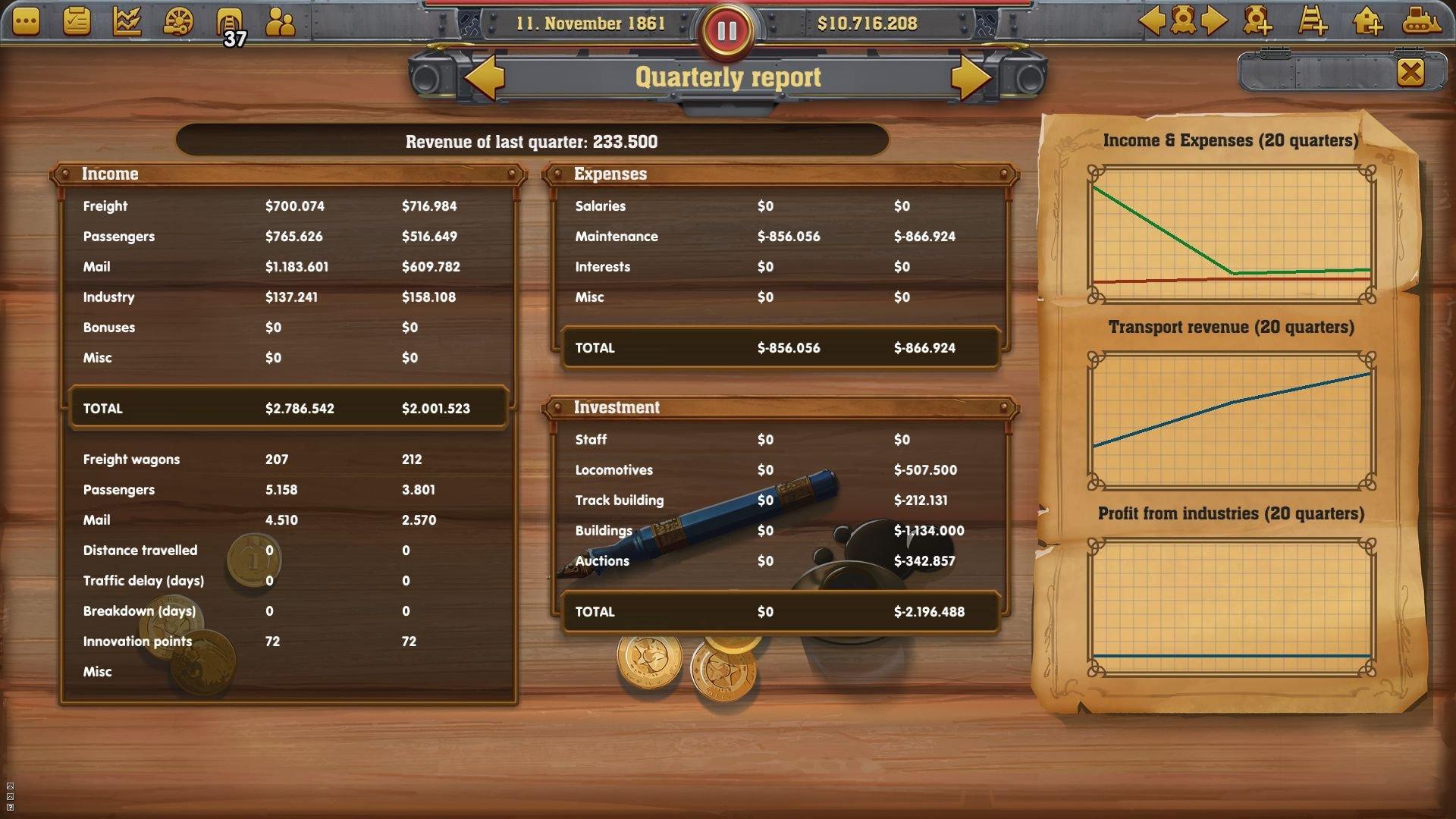Purchase a new locomotive with the plus icon
The width and height of the screenshot is (1456, 819).
(1259, 23)
